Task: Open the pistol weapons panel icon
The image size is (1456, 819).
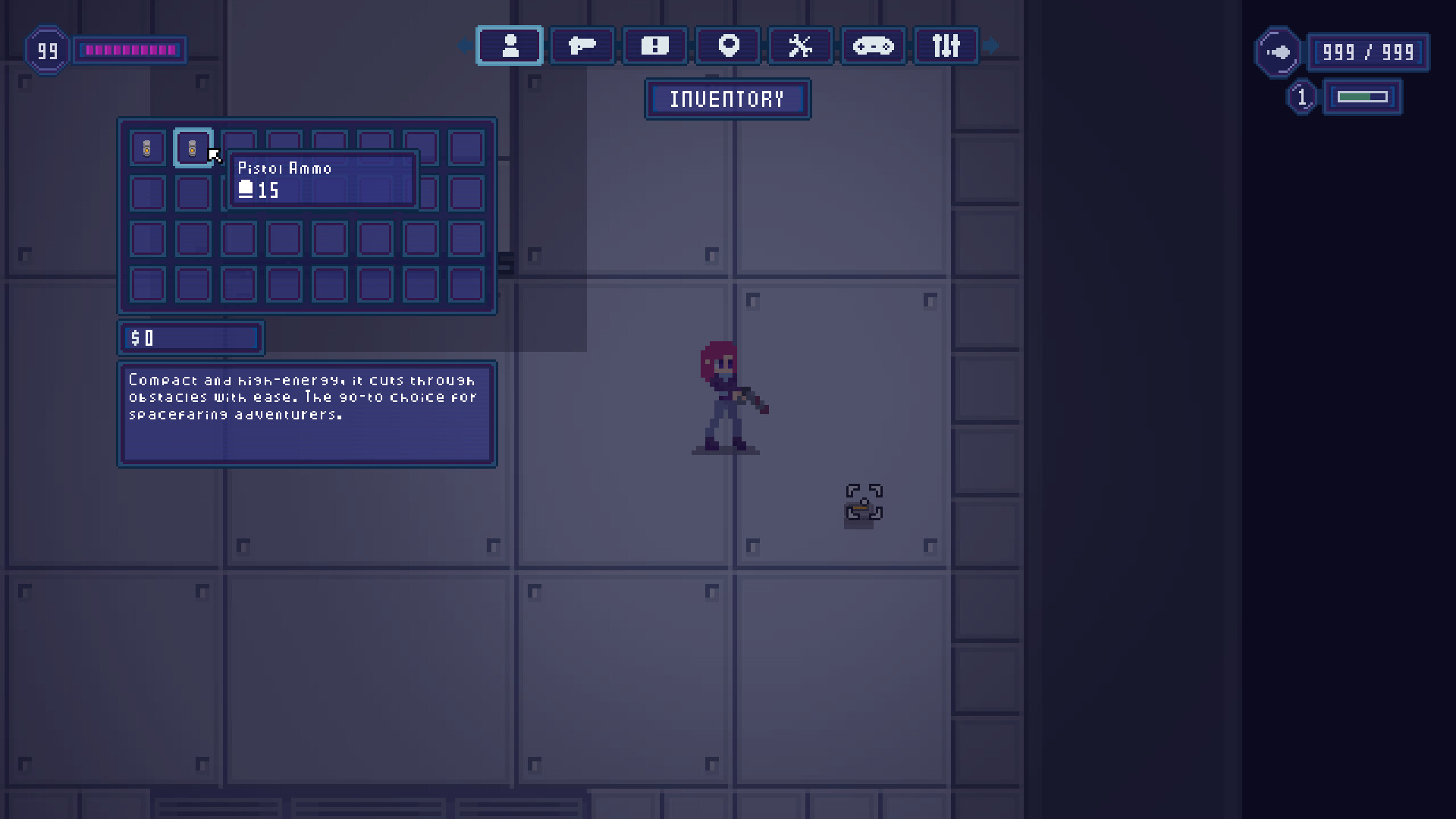Action: [582, 45]
